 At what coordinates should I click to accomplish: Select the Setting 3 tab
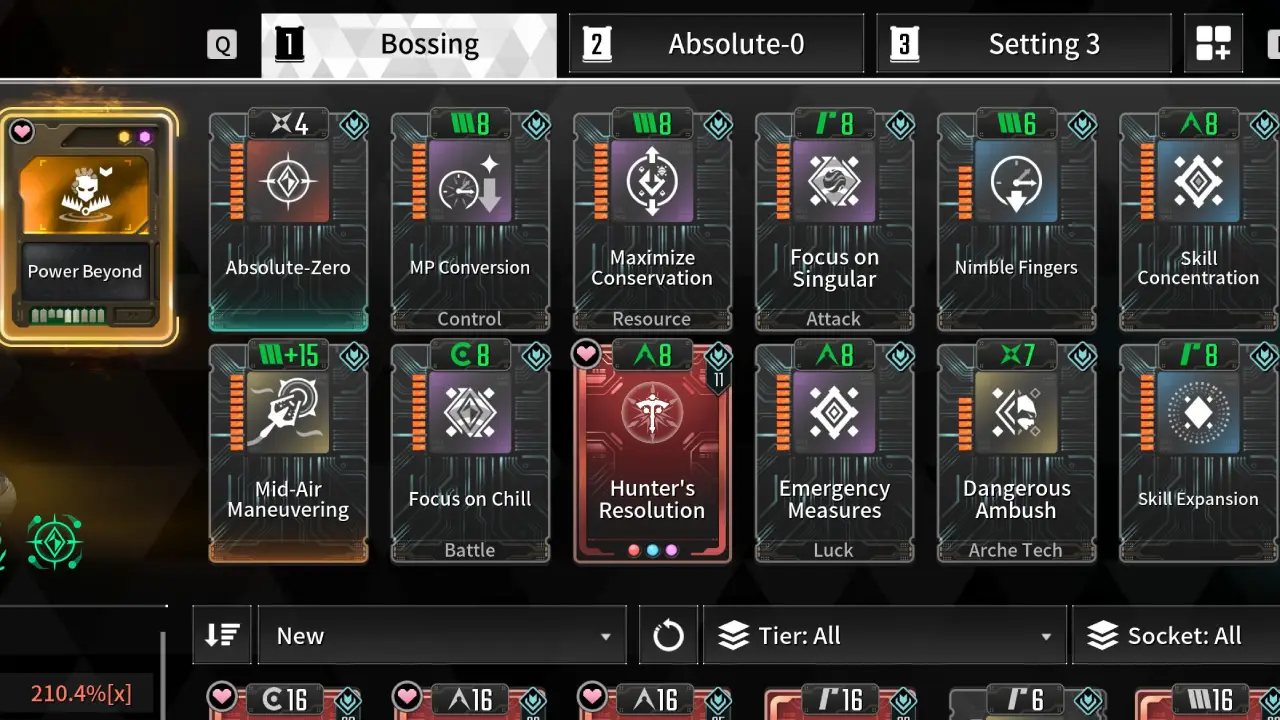click(x=1024, y=44)
